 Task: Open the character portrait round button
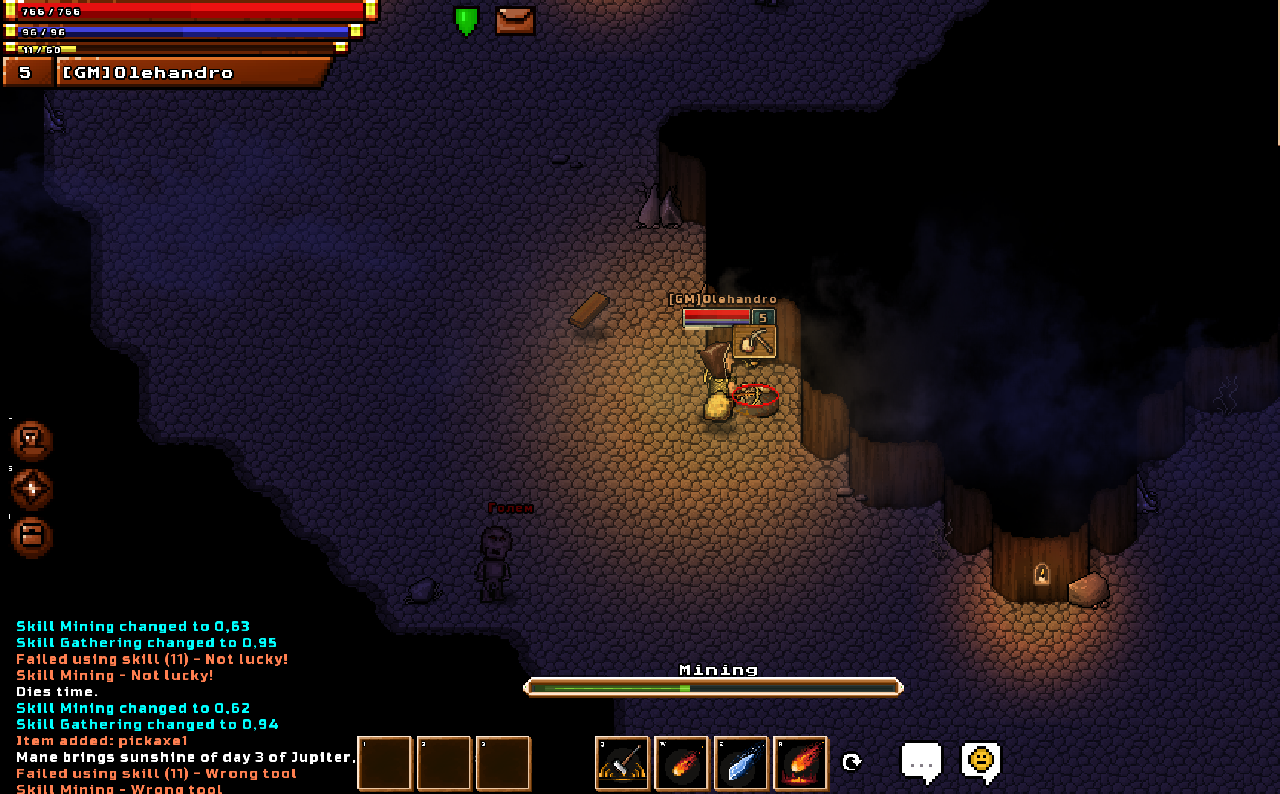click(x=31, y=441)
